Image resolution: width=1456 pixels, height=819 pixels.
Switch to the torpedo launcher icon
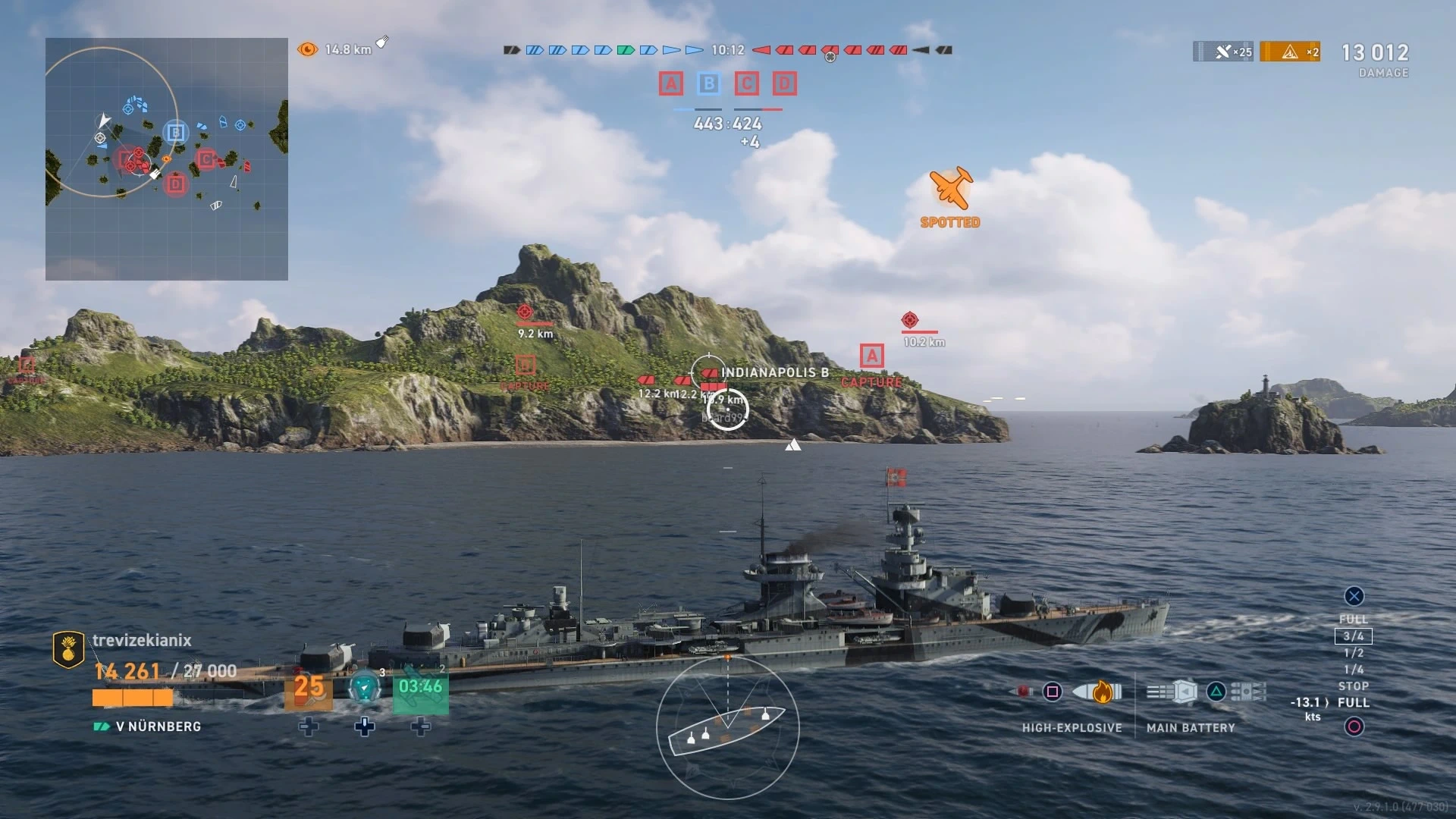pyautogui.click(x=1248, y=692)
